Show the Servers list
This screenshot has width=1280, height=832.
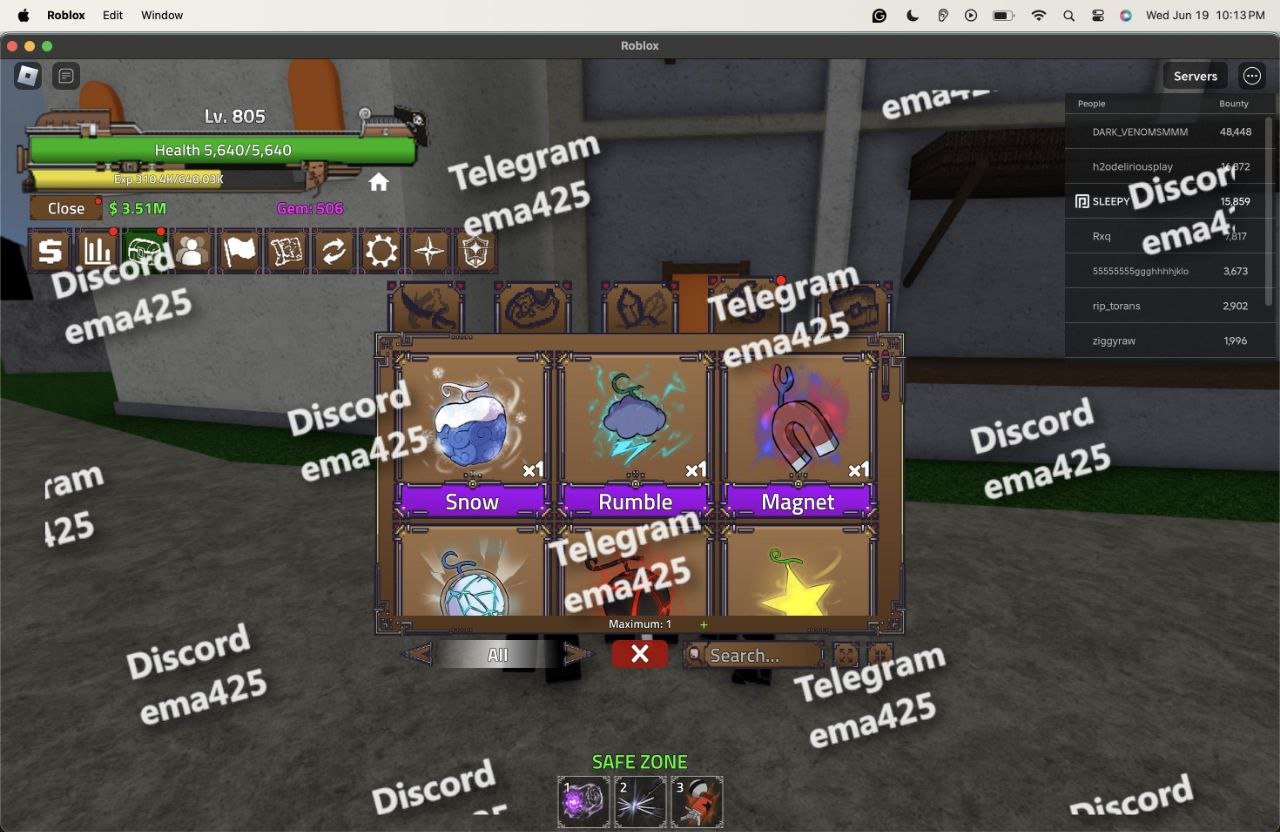pyautogui.click(x=1195, y=76)
